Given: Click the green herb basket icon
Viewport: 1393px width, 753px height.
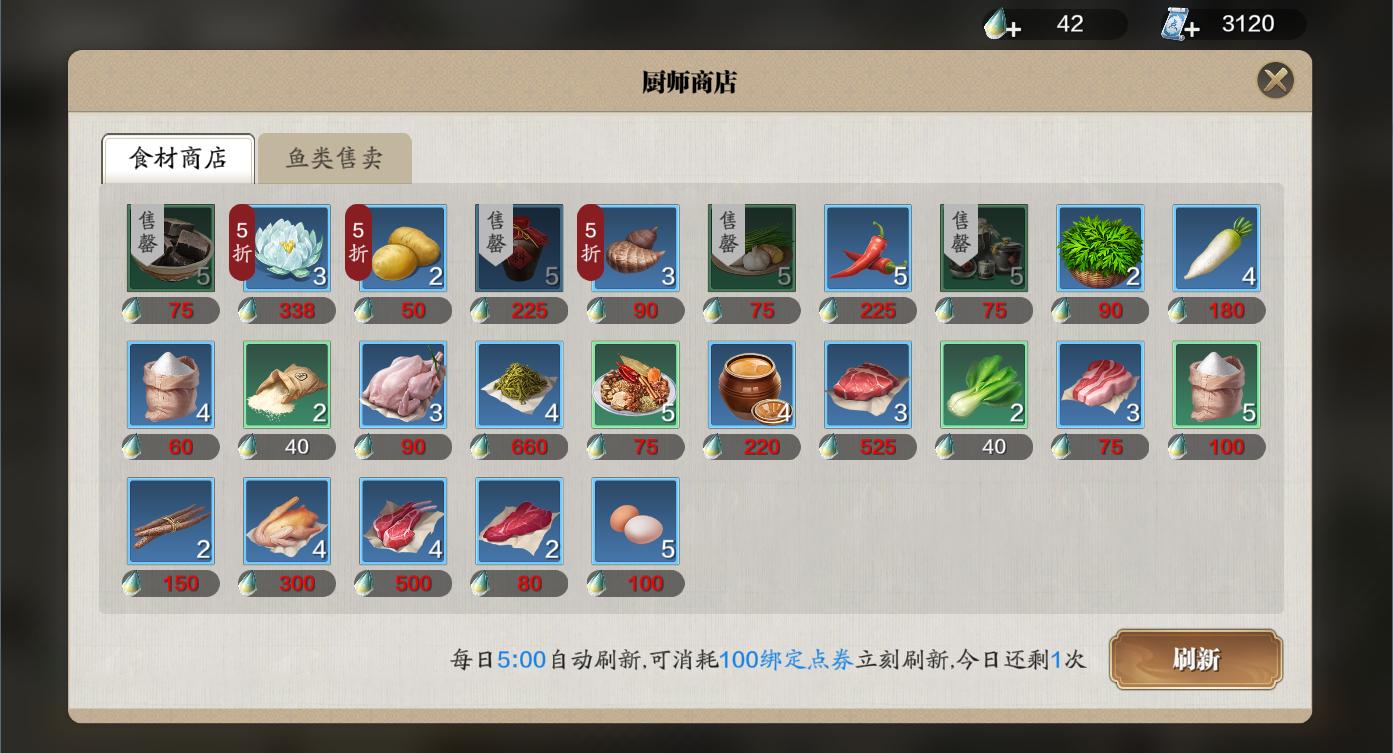Looking at the screenshot, I should click(x=1099, y=247).
